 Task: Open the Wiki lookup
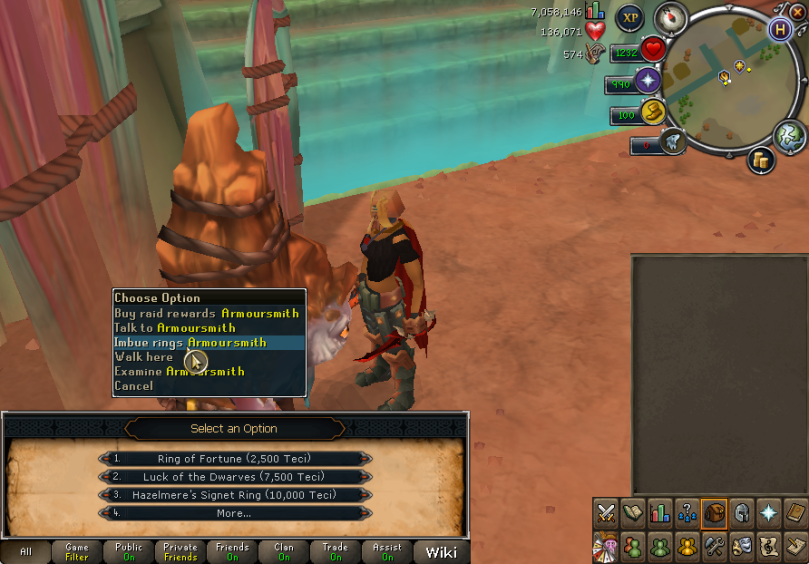coord(441,552)
